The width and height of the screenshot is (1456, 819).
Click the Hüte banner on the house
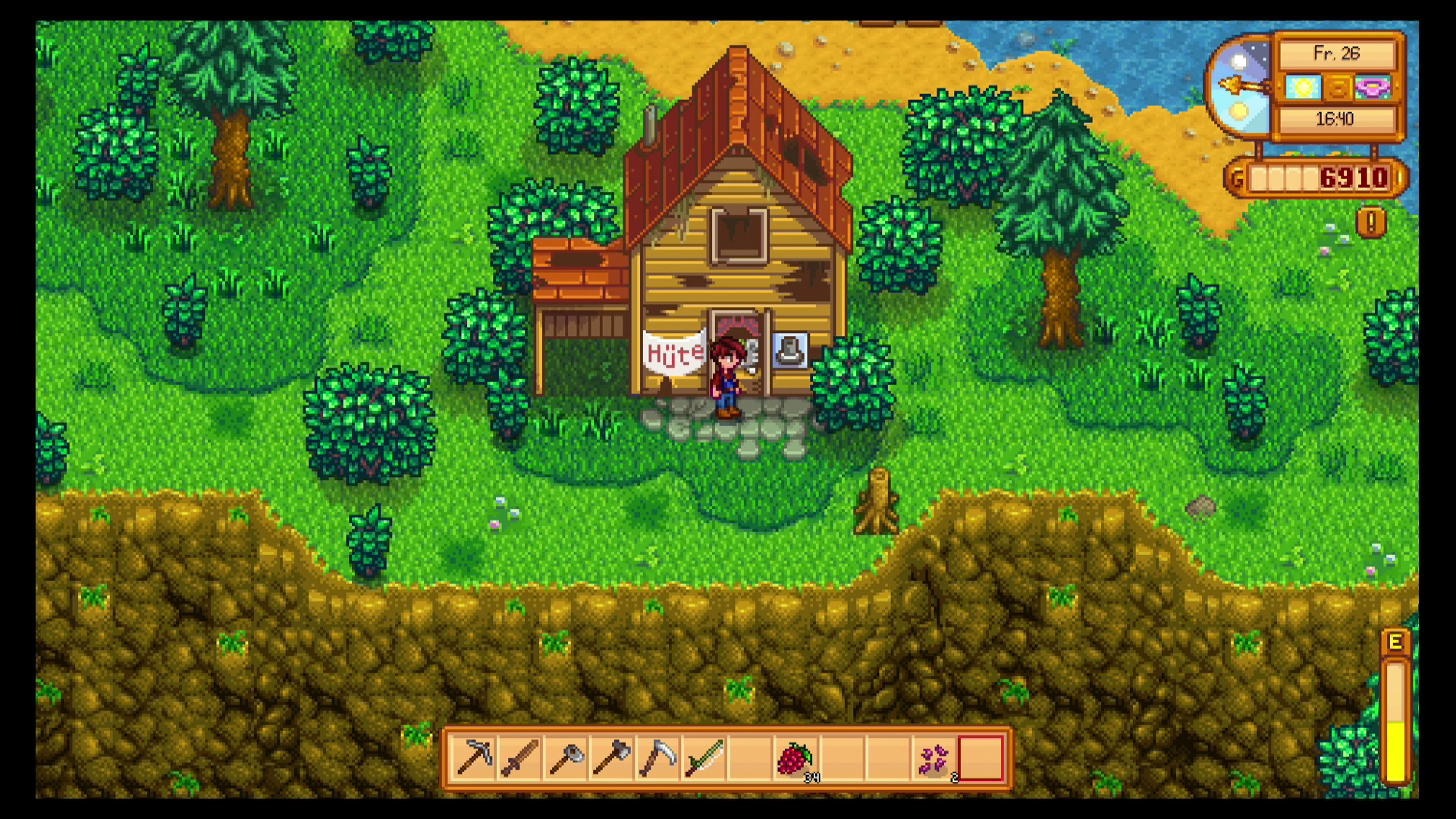[x=673, y=353]
